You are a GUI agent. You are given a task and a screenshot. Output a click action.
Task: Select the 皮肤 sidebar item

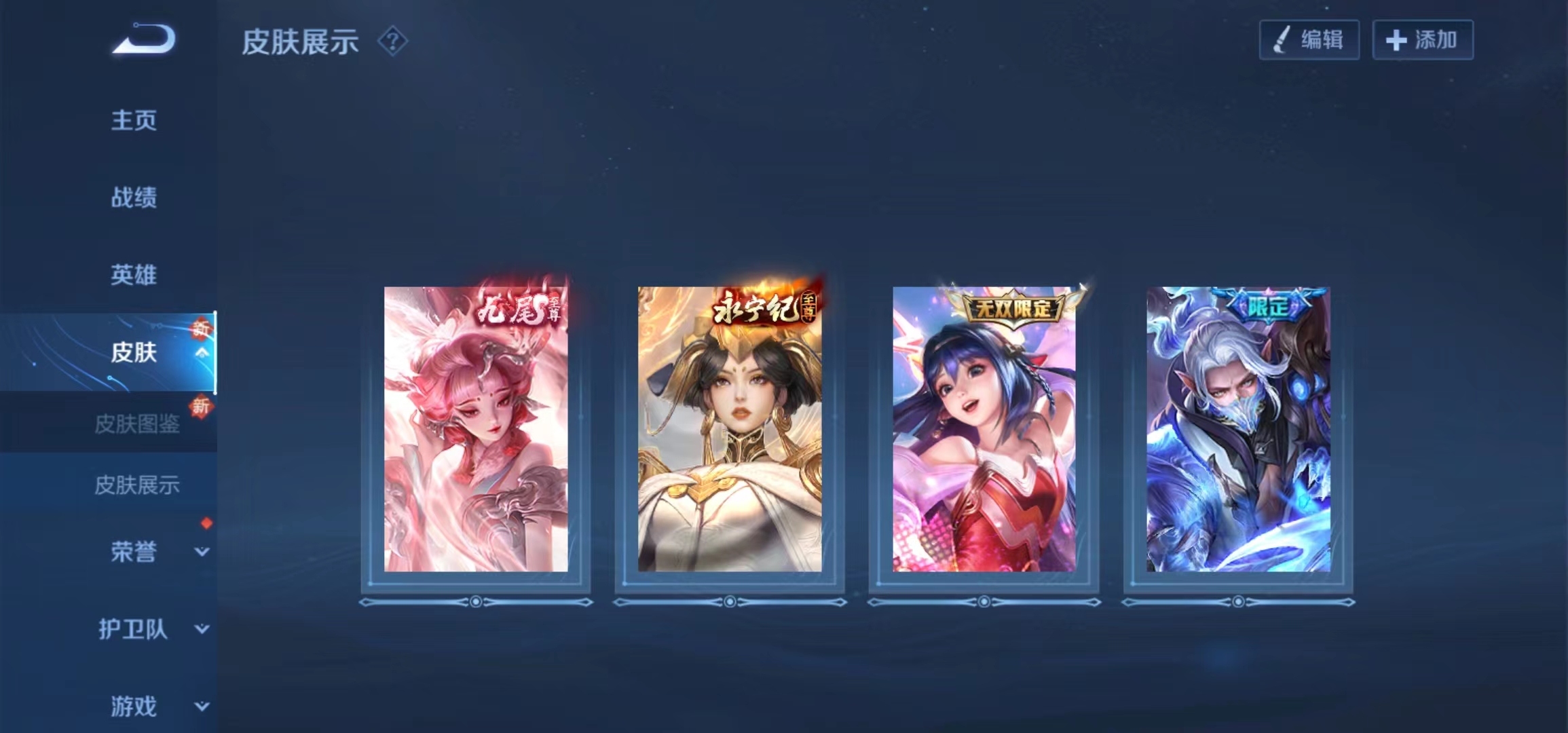tap(133, 353)
